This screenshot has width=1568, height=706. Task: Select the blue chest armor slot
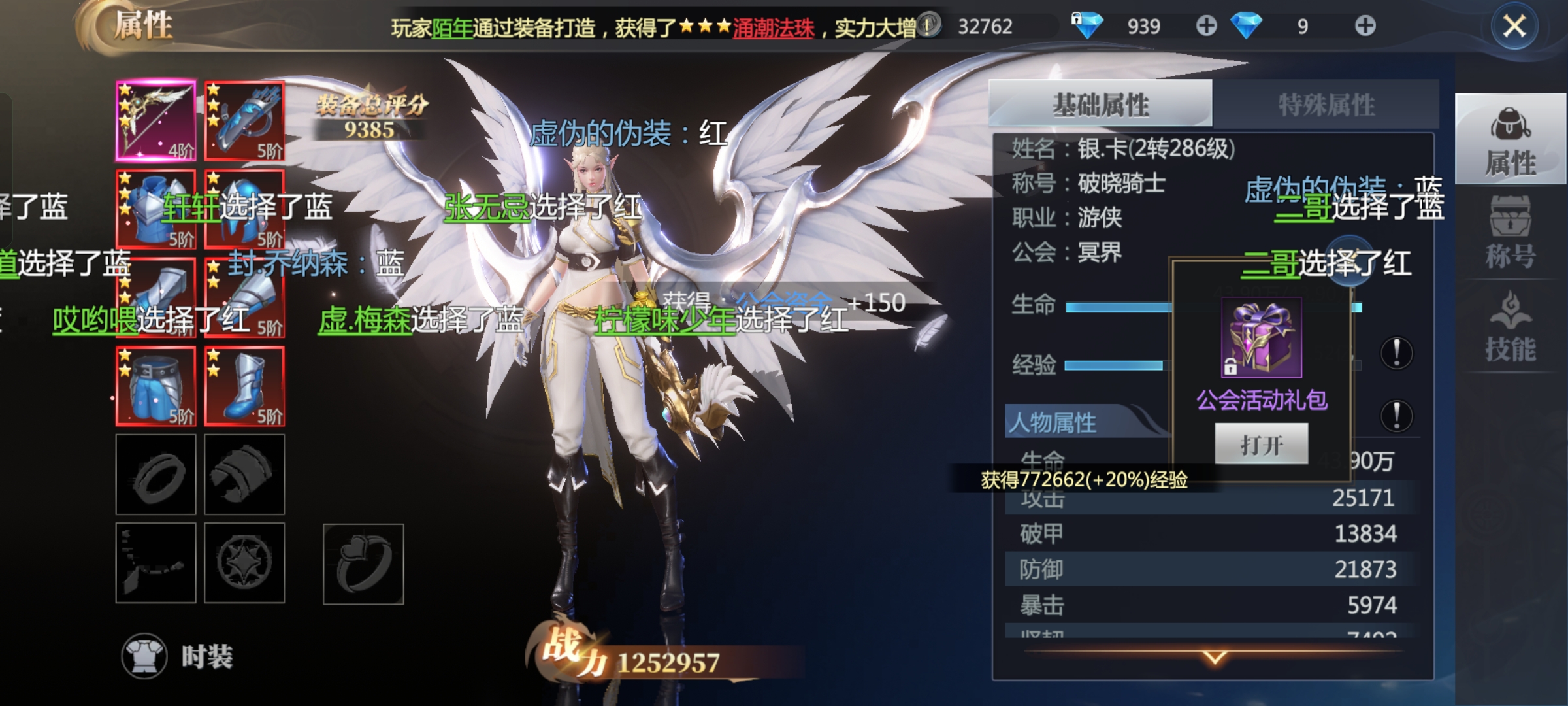[x=155, y=209]
